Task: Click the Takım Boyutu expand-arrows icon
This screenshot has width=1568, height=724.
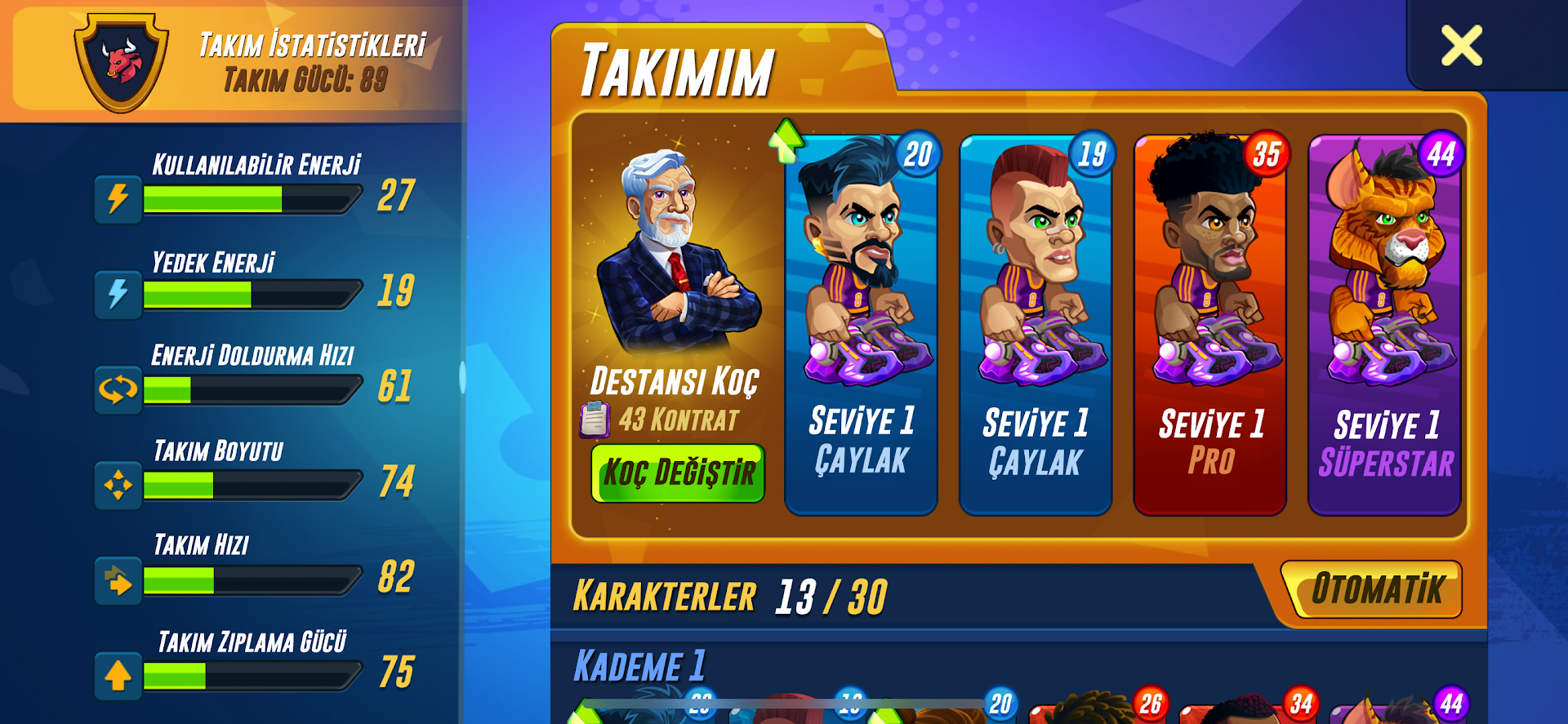Action: click(117, 483)
